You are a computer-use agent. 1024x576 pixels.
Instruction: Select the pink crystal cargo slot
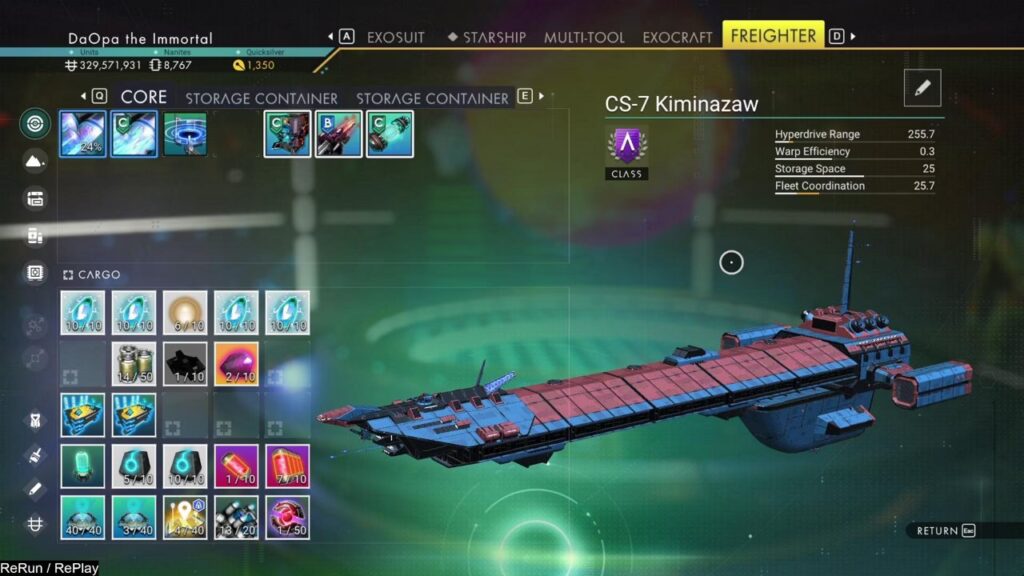(236, 364)
